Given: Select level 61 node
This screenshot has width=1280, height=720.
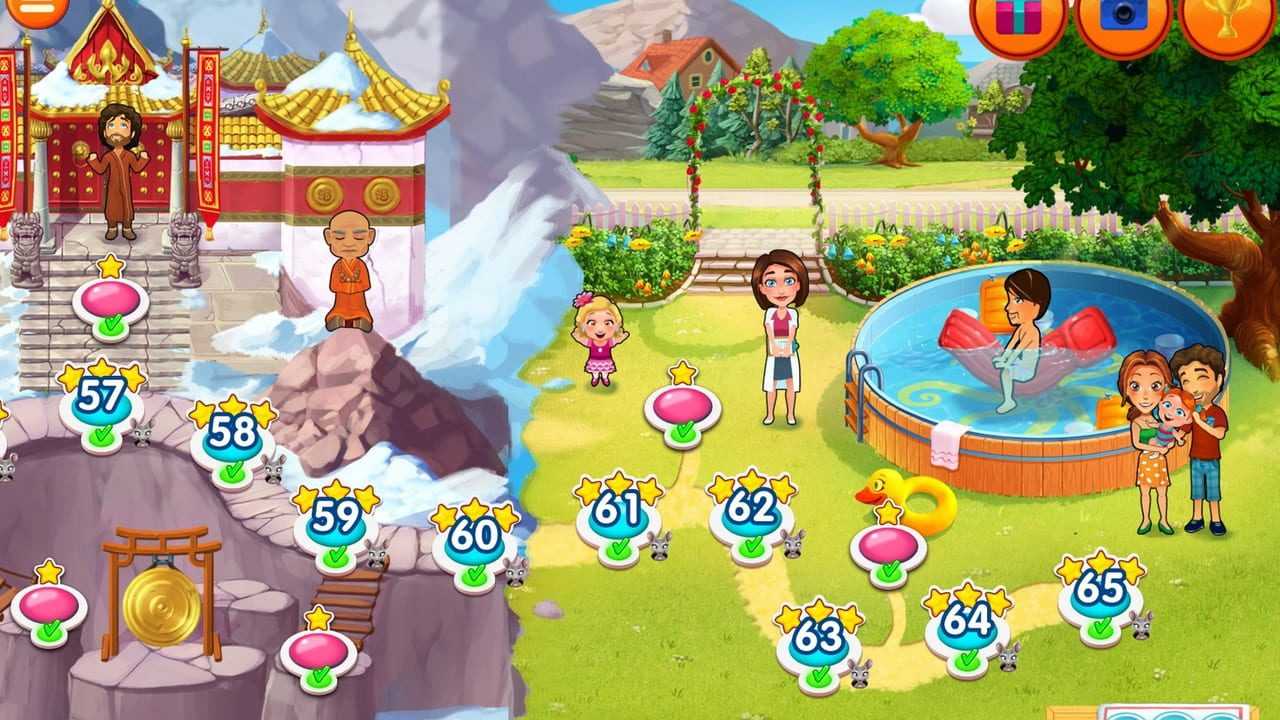Looking at the screenshot, I should coord(618,514).
